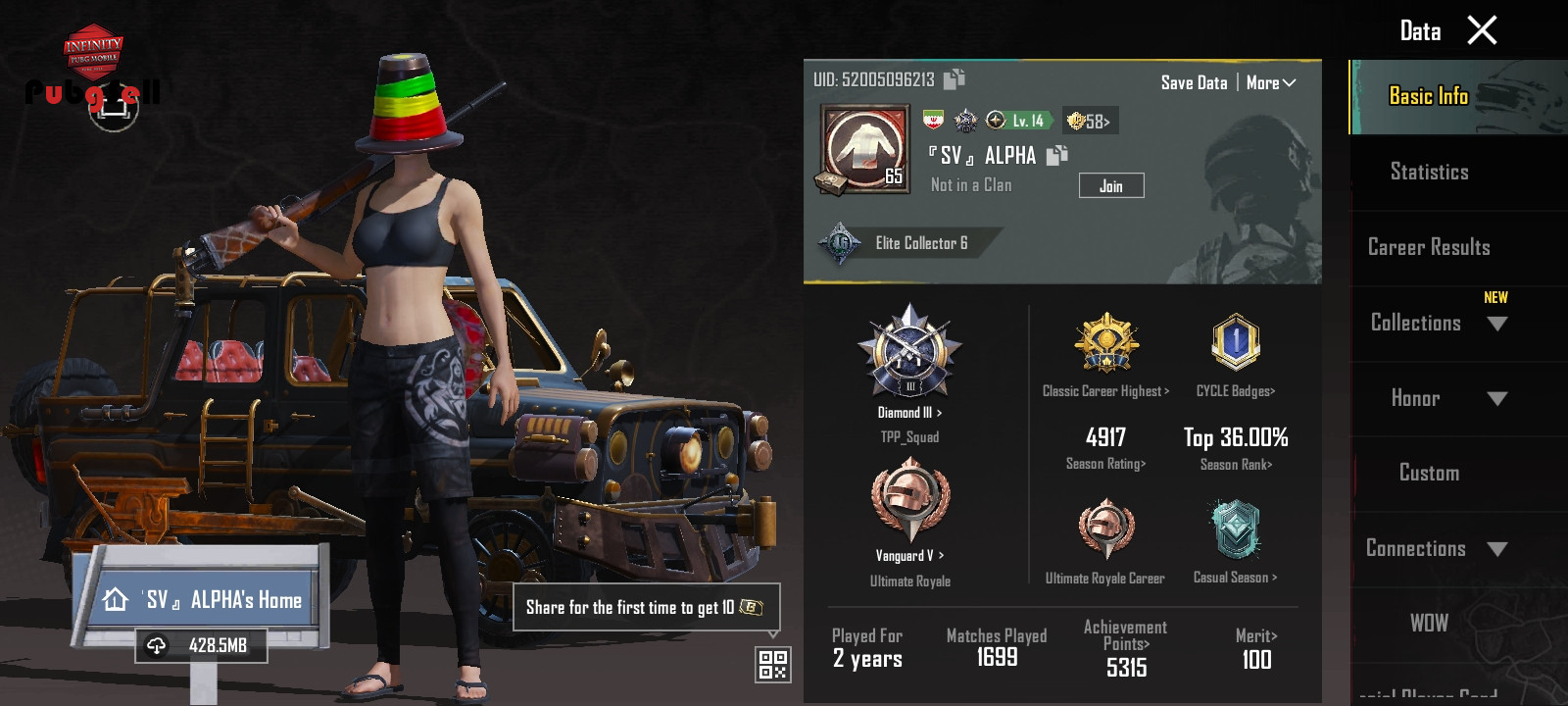Open the Elite Collector 6 title
Screen dimensions: 1568x706
click(x=902, y=243)
